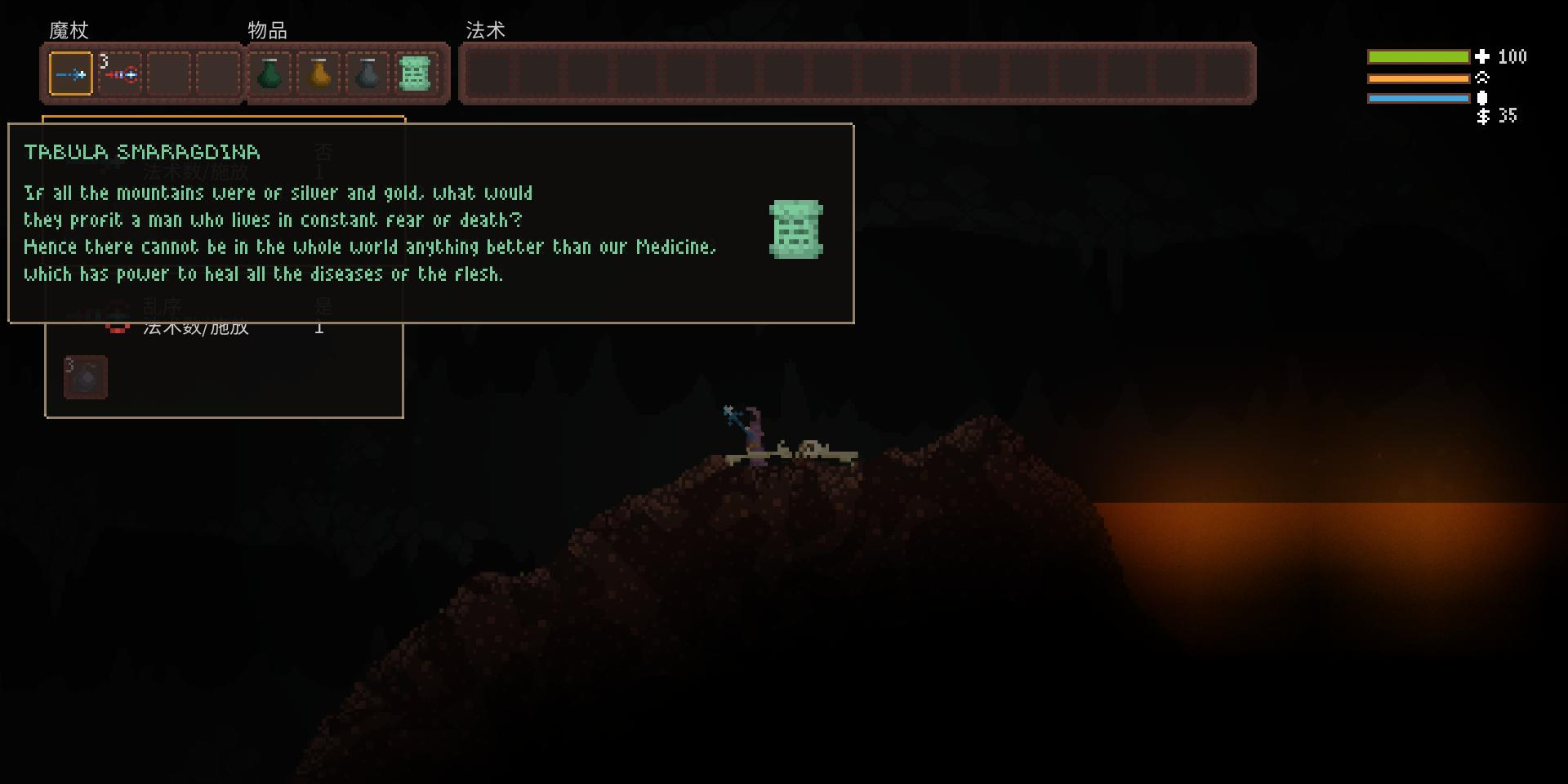Click the bomb spell in wand panel

click(86, 377)
